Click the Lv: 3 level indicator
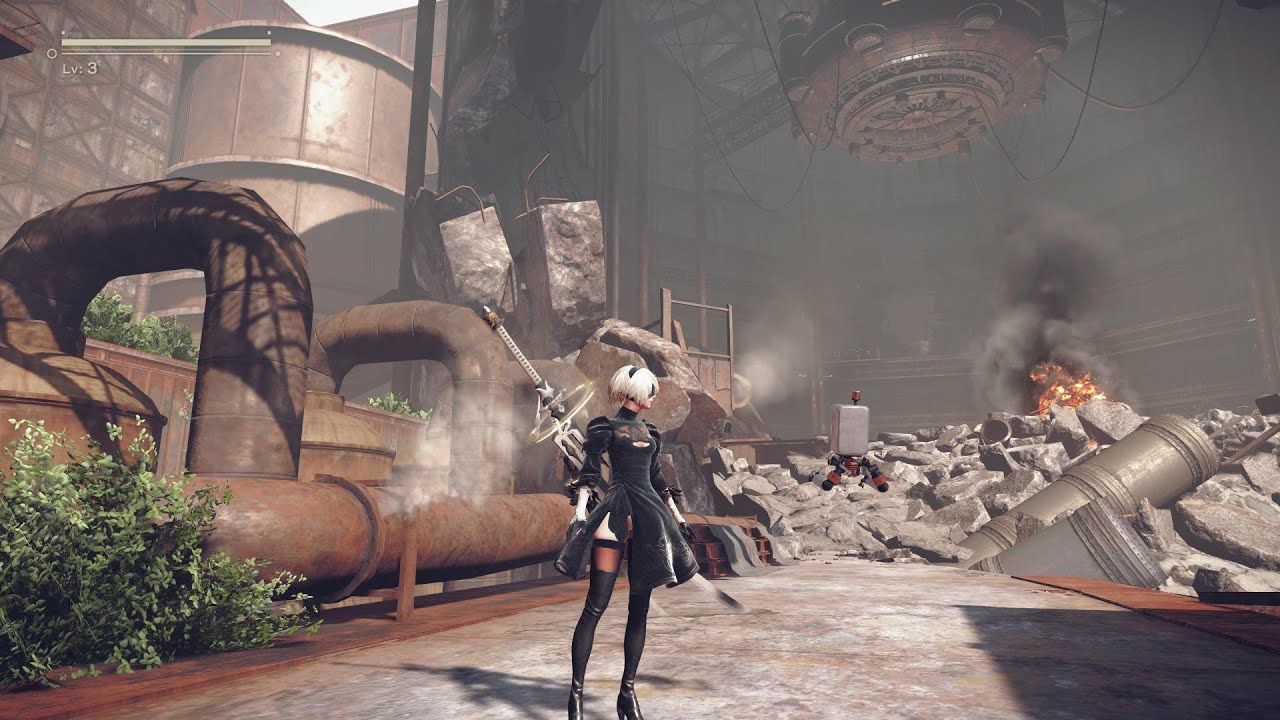Viewport: 1280px width, 720px height. 80,68
